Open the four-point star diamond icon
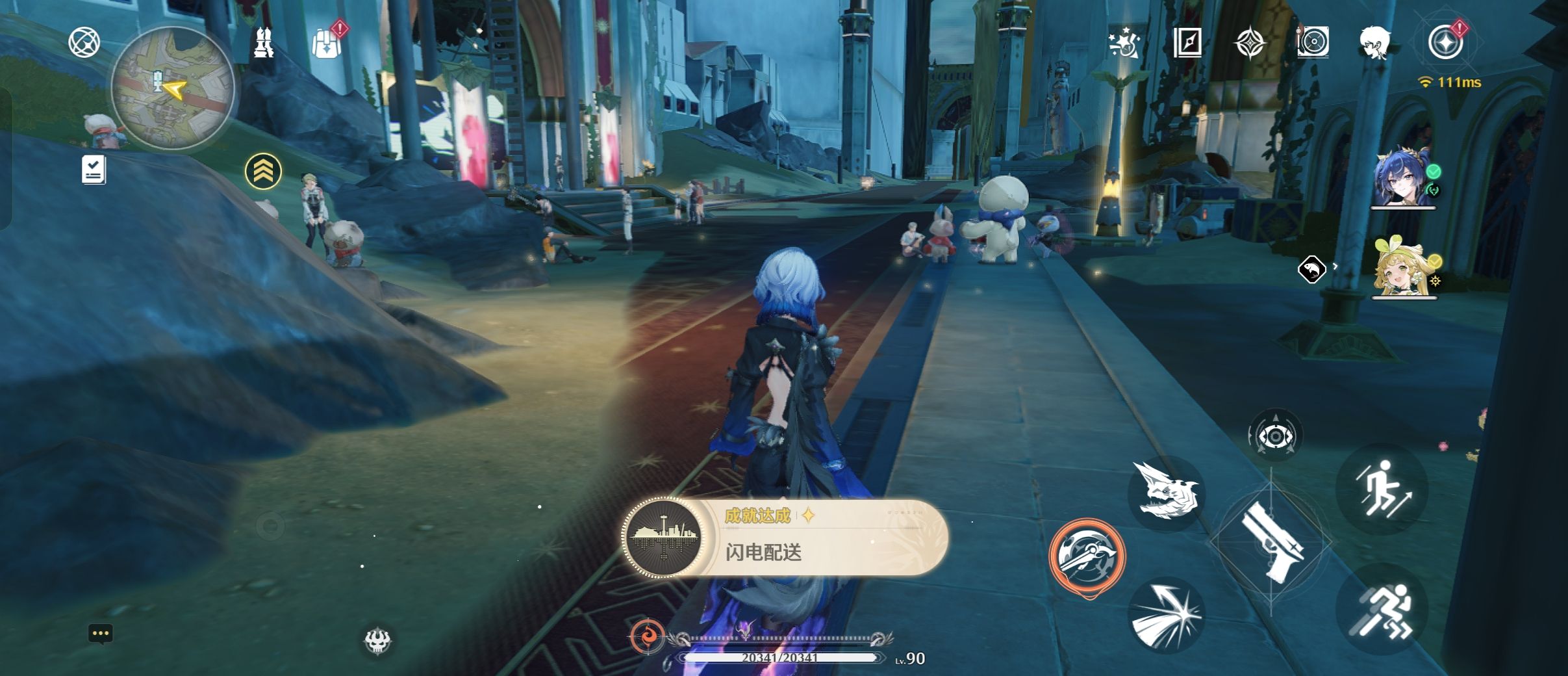 pos(1250,44)
